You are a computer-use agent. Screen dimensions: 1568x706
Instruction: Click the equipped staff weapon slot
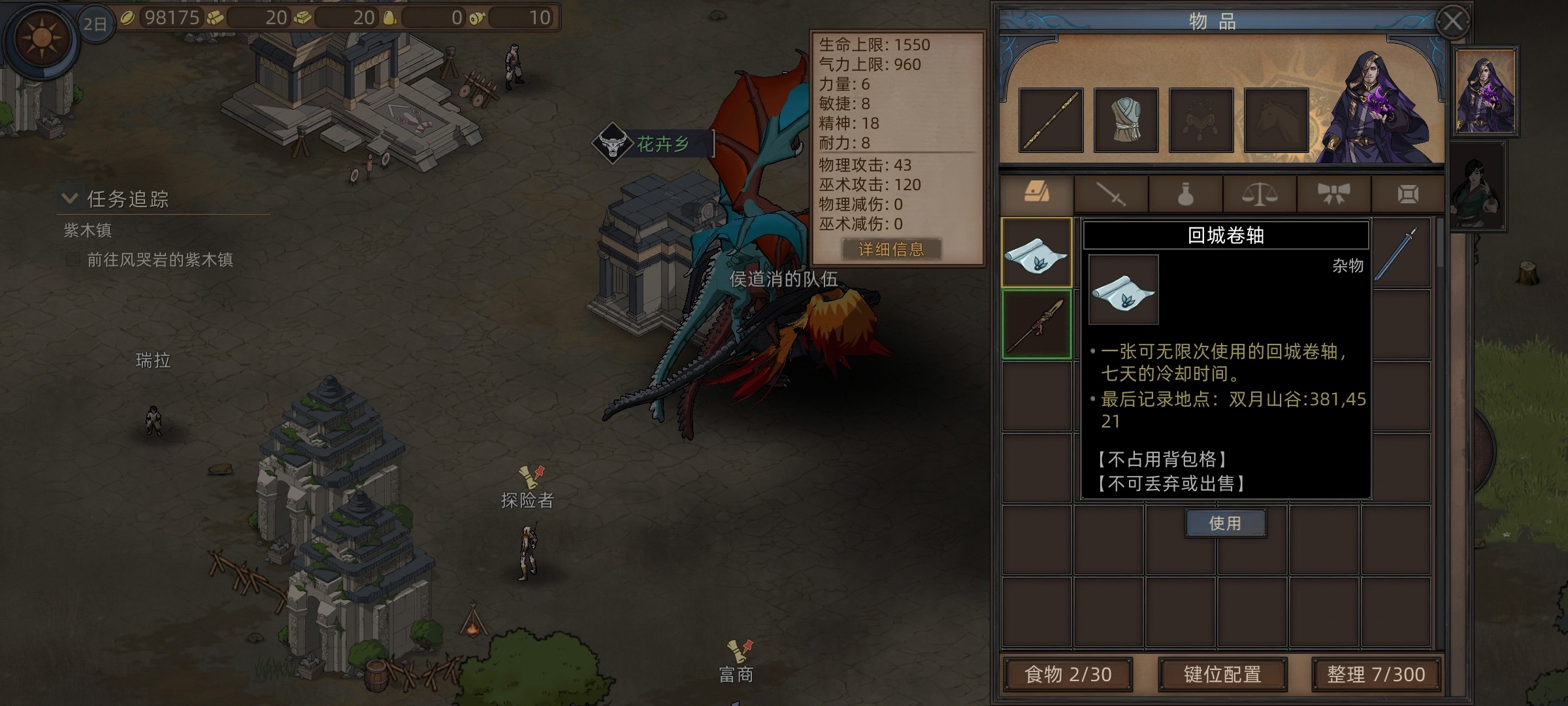[x=1051, y=120]
